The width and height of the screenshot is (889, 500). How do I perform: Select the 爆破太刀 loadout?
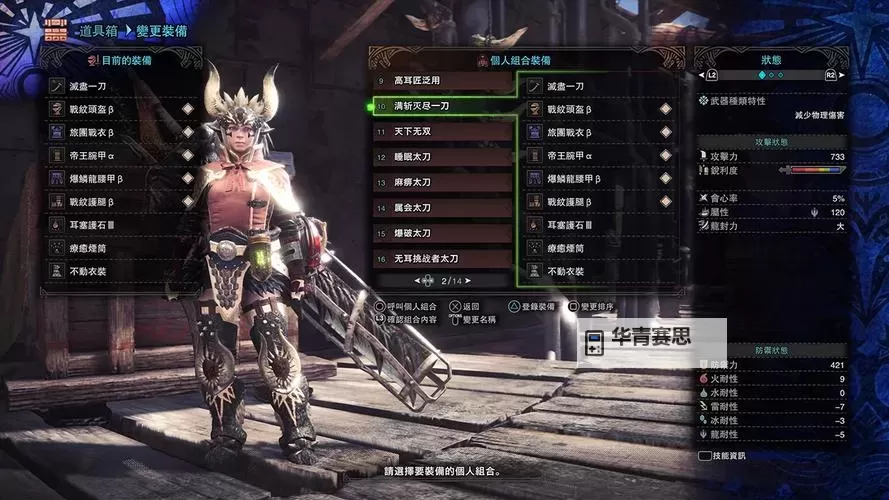(442, 233)
